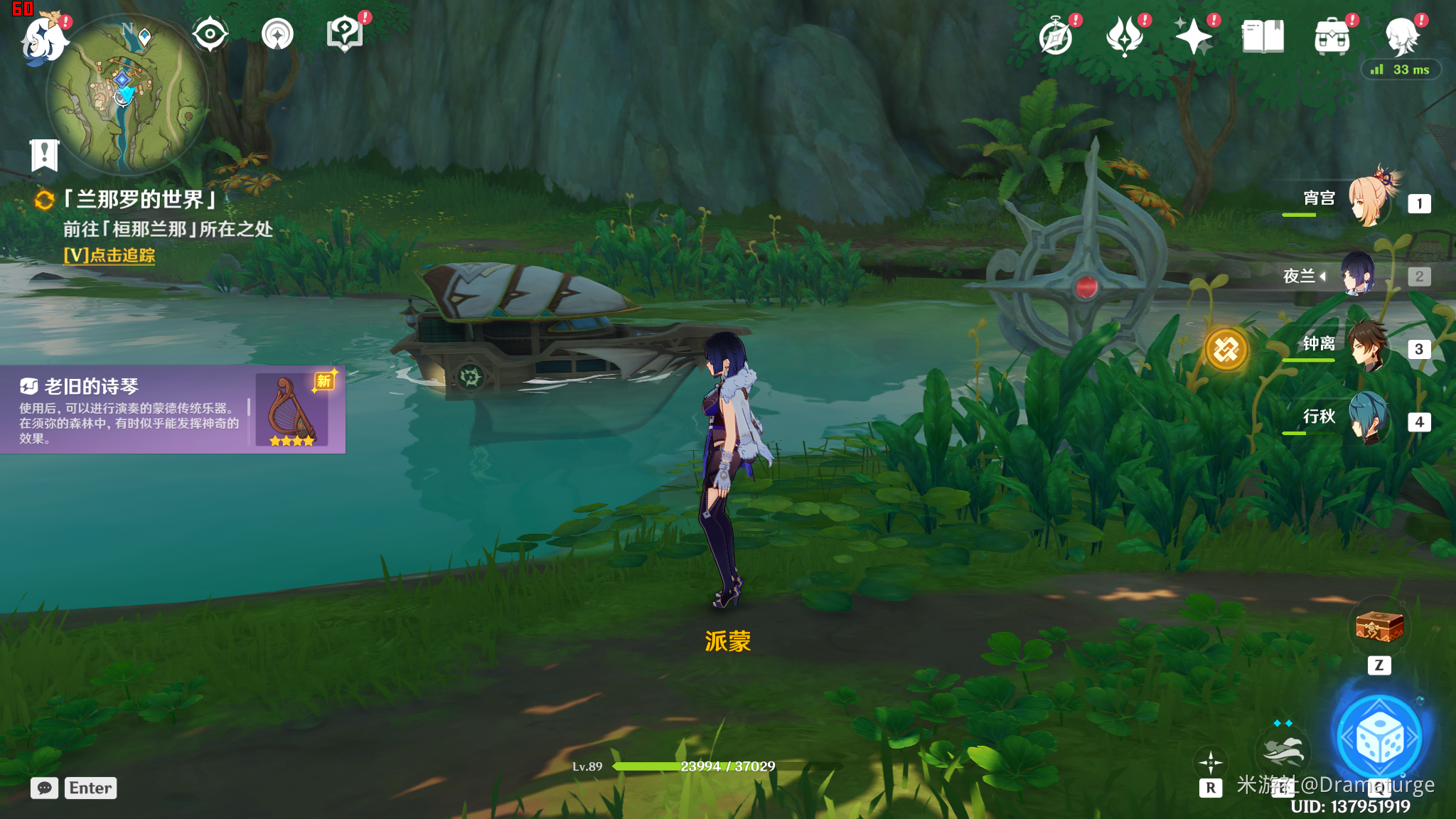The height and width of the screenshot is (819, 1456).
Task: Open the chat speech bubble
Action: [x=44, y=788]
